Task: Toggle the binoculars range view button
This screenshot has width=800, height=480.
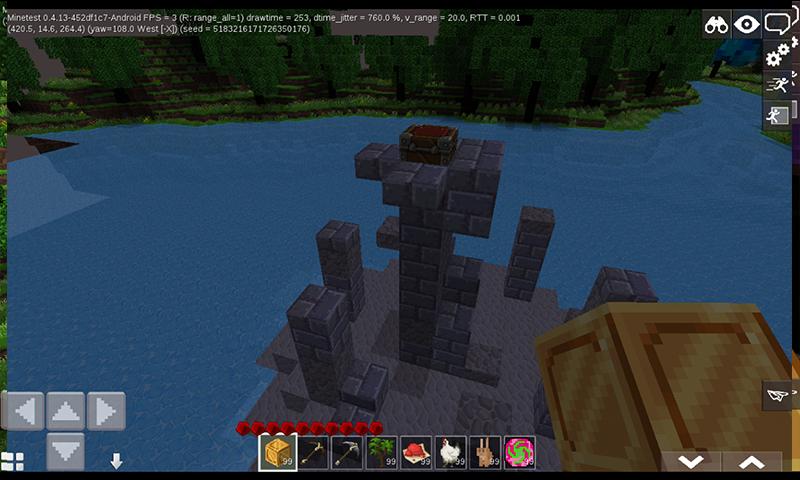Action: pos(716,25)
